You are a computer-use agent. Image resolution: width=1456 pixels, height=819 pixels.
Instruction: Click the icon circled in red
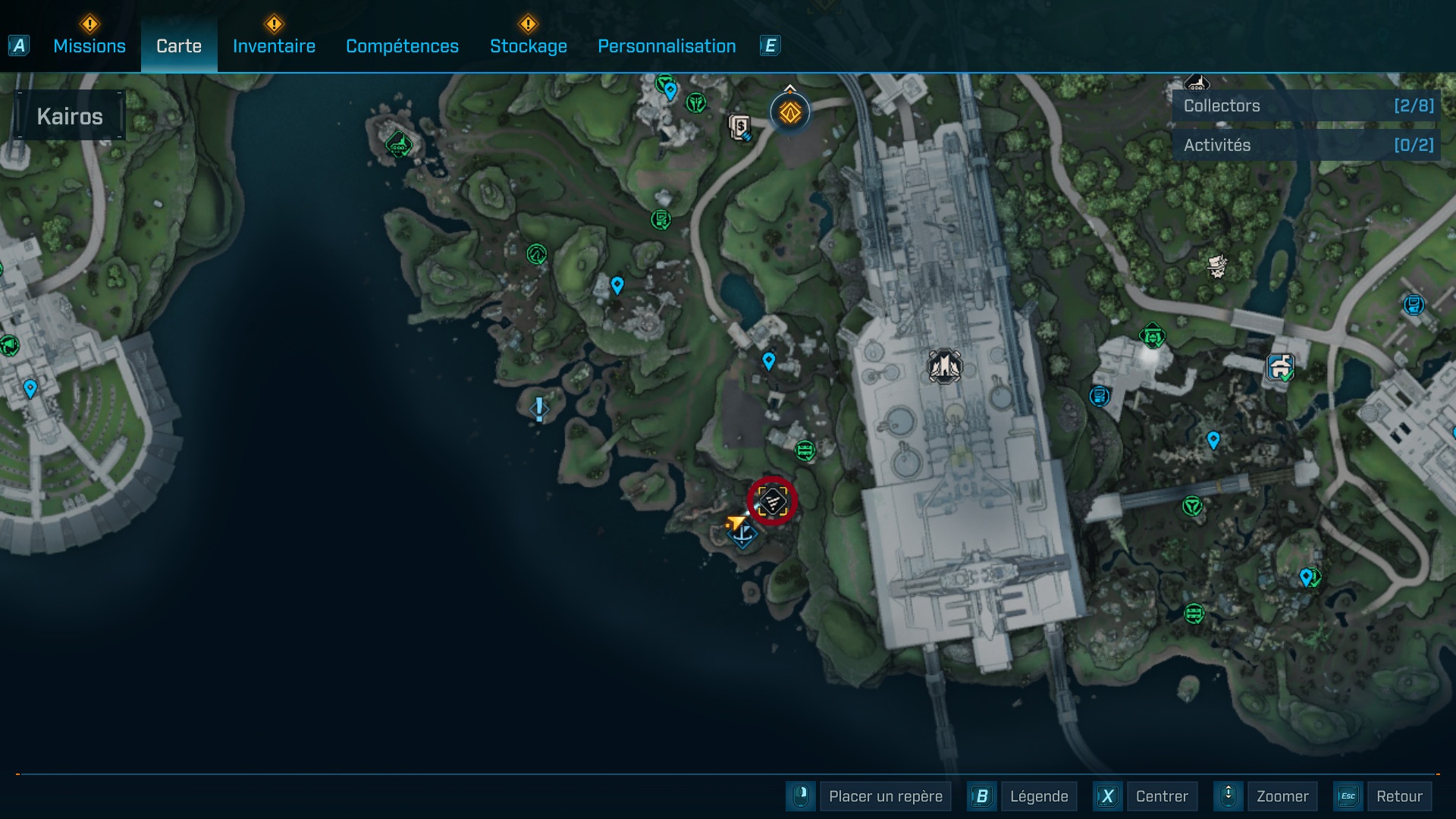coord(772,502)
